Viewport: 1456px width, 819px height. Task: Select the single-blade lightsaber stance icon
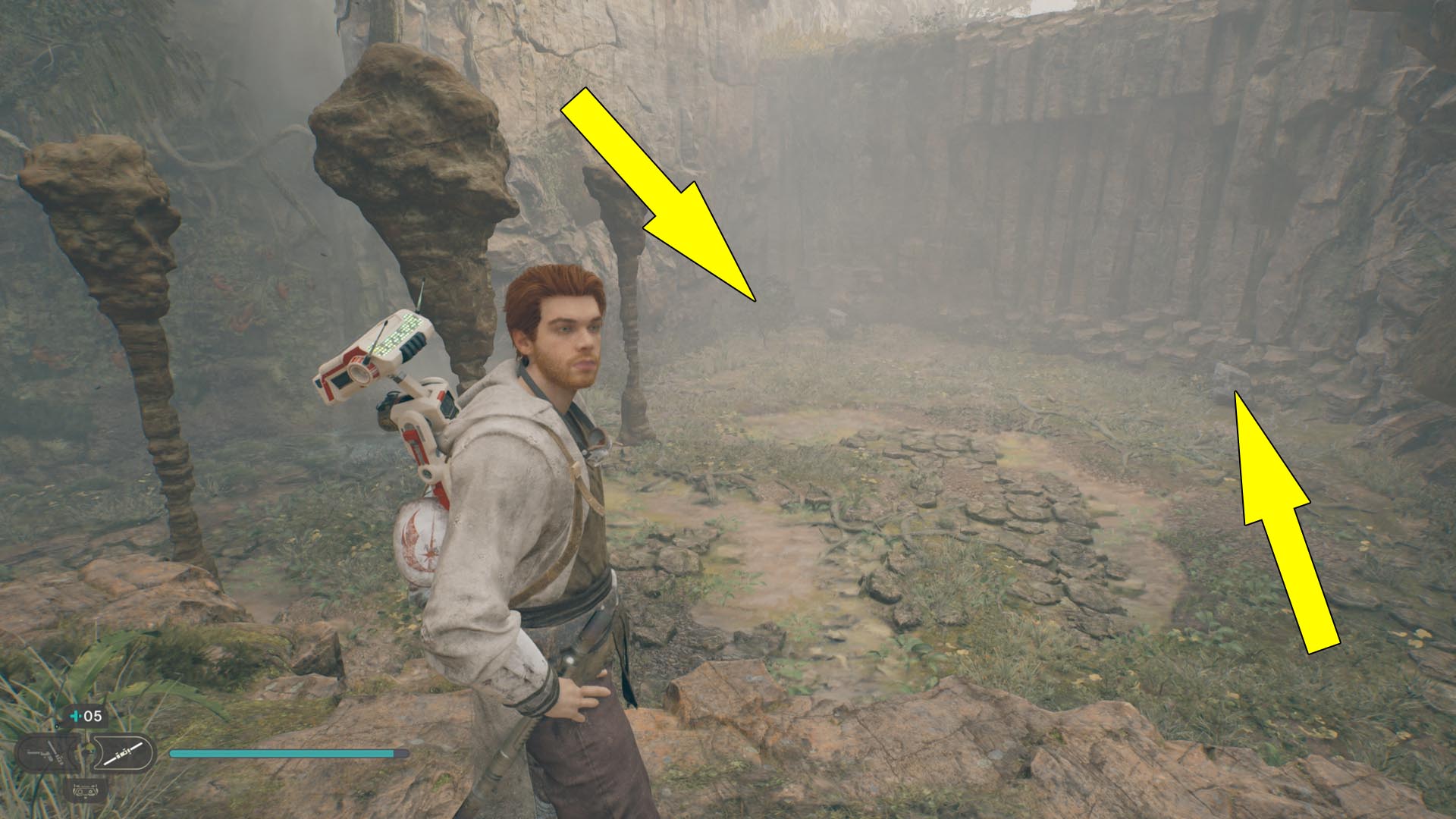[124, 752]
